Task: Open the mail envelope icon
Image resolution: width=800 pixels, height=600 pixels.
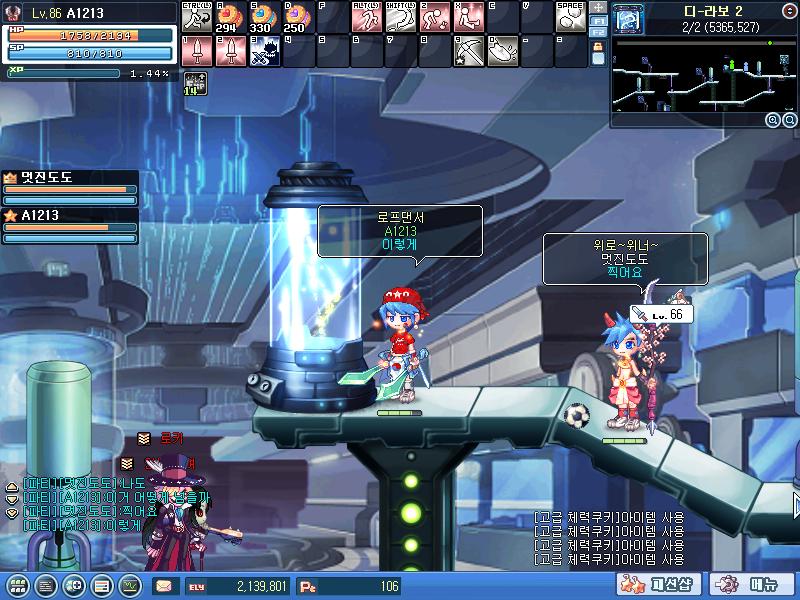Action: pos(163,586)
